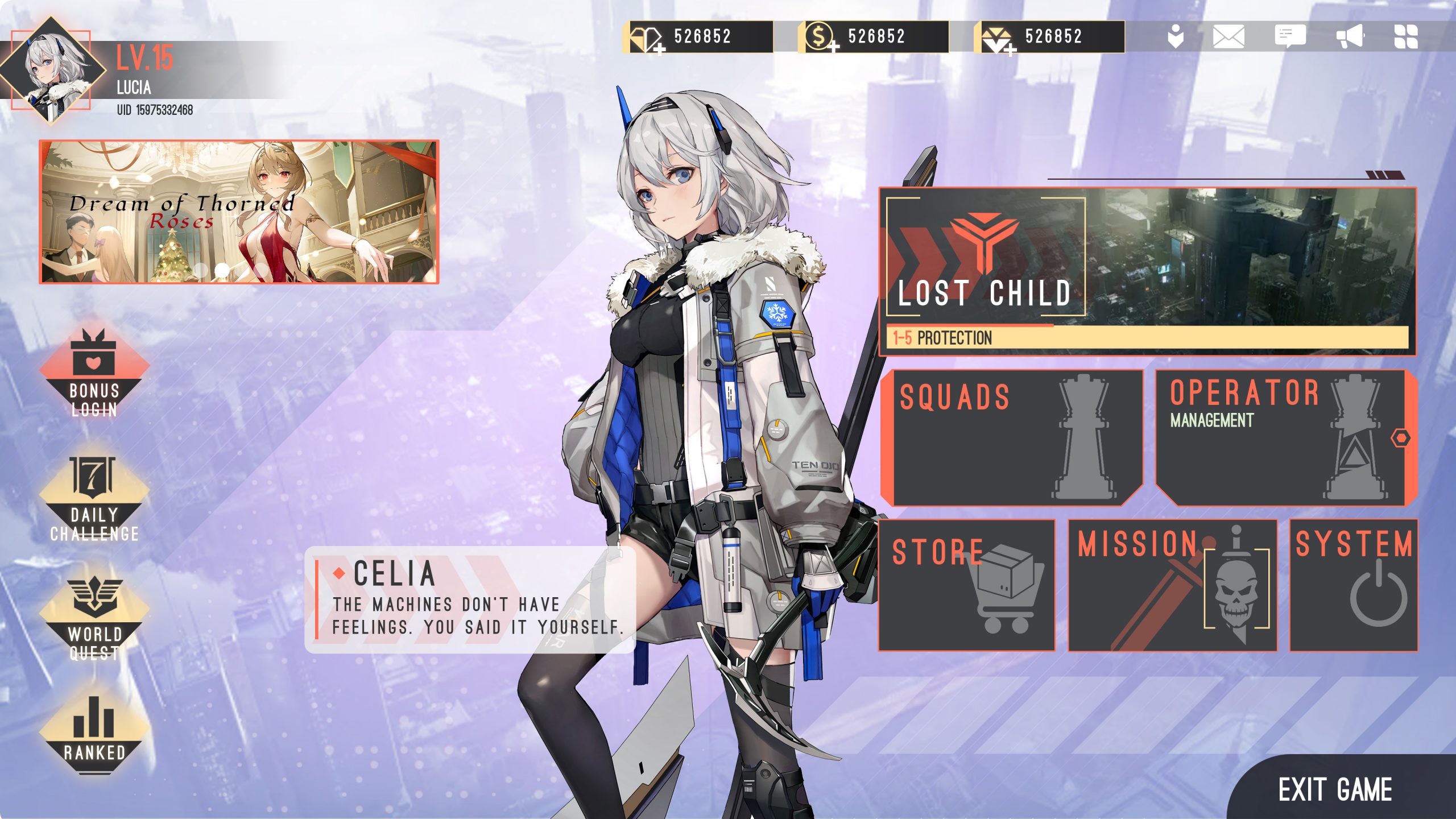Open the Daily Challenge

(94, 499)
